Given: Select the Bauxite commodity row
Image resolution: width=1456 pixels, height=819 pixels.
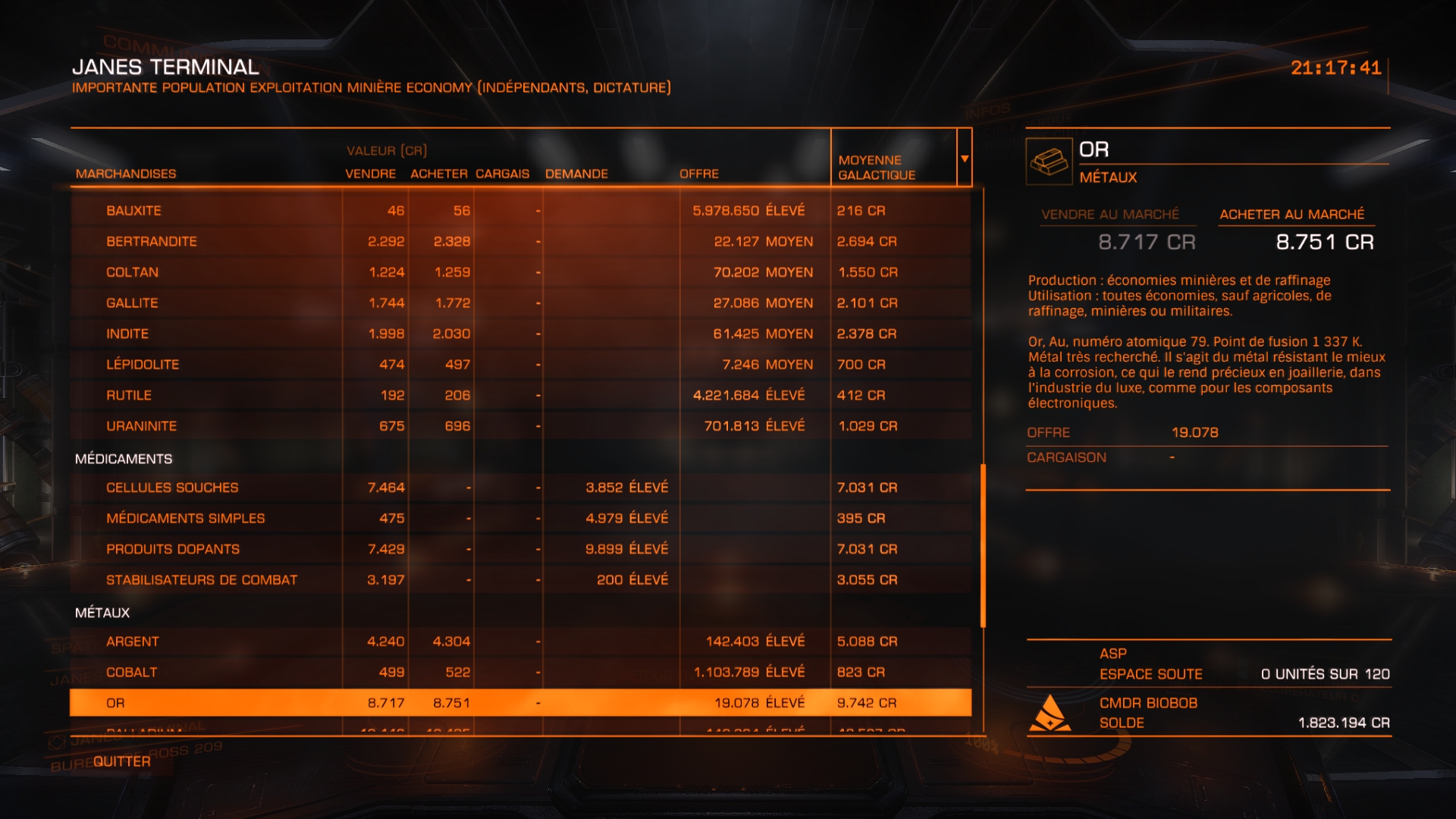Looking at the screenshot, I should pyautogui.click(x=133, y=211).
